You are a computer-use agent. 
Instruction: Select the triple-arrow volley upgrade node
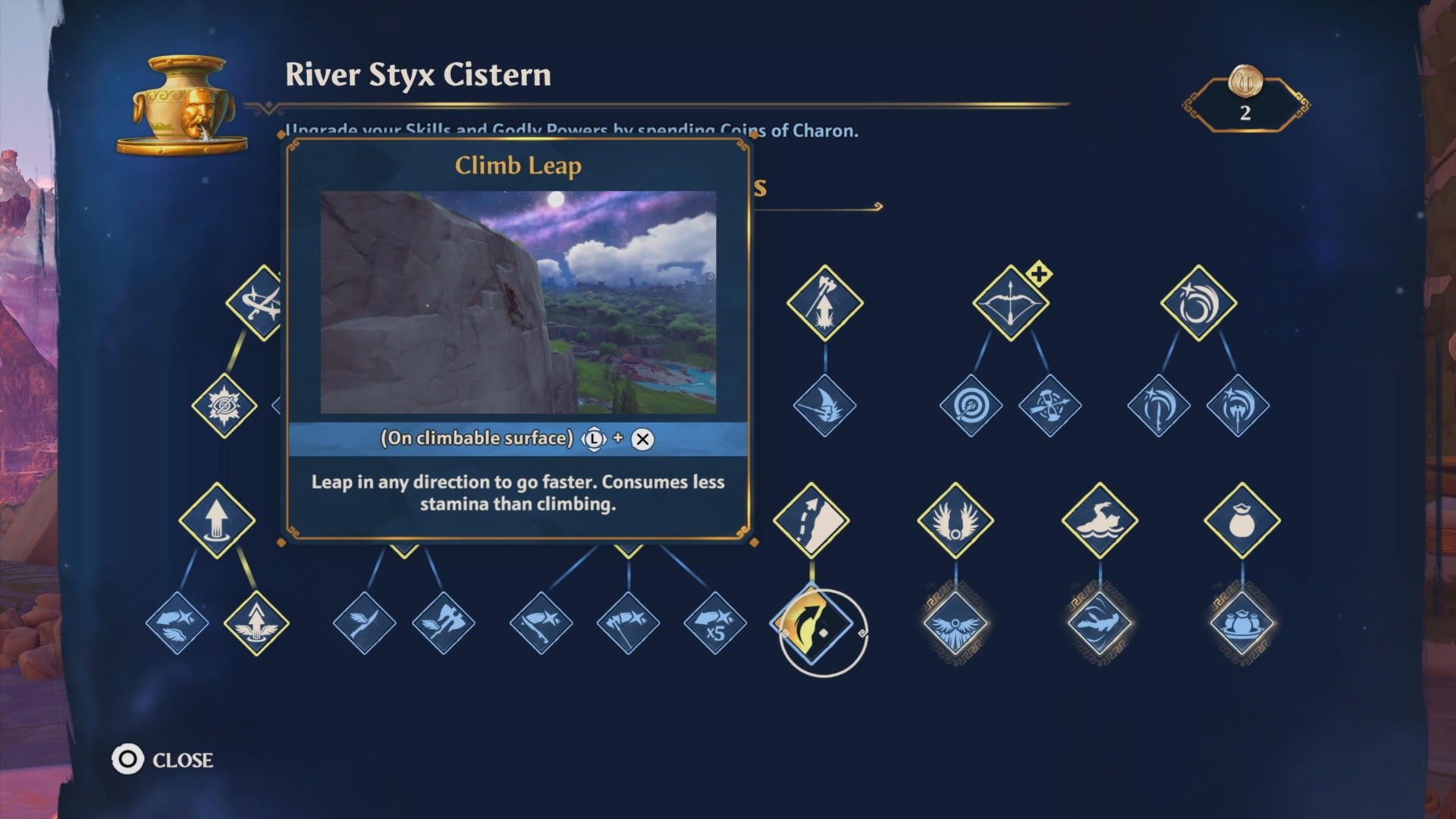pos(1050,404)
